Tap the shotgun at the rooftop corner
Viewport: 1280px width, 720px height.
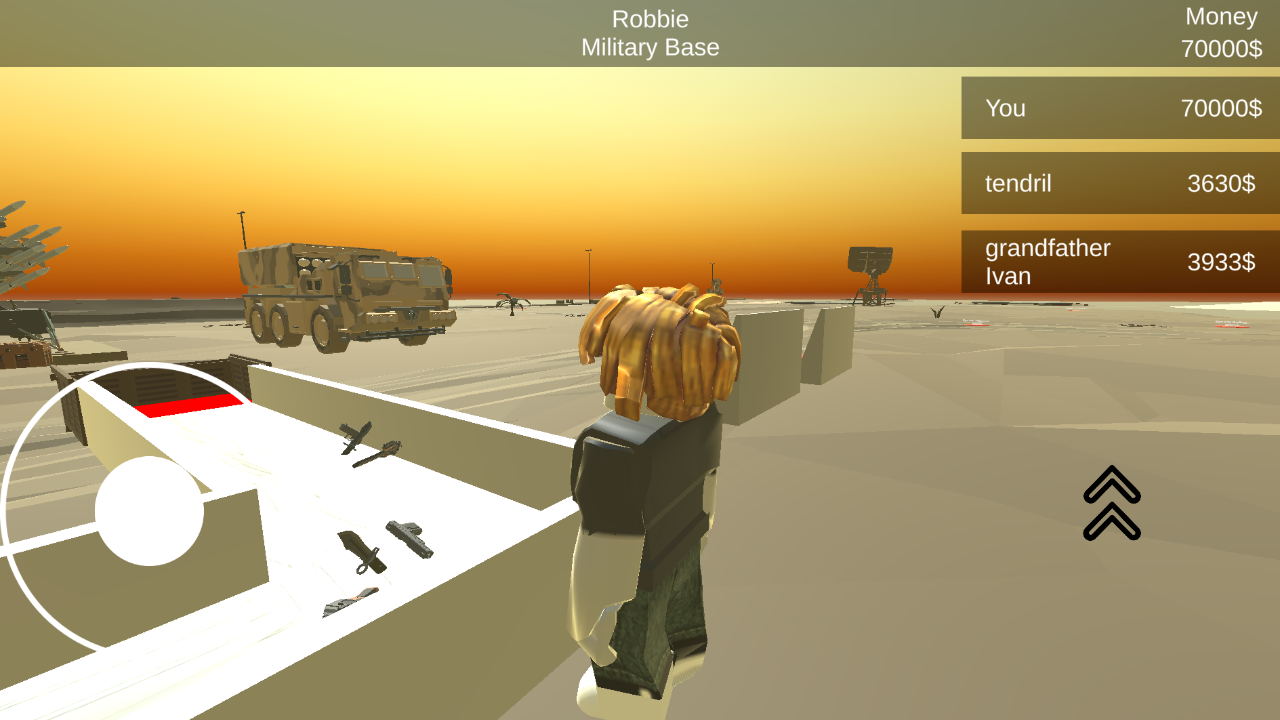[x=350, y=600]
